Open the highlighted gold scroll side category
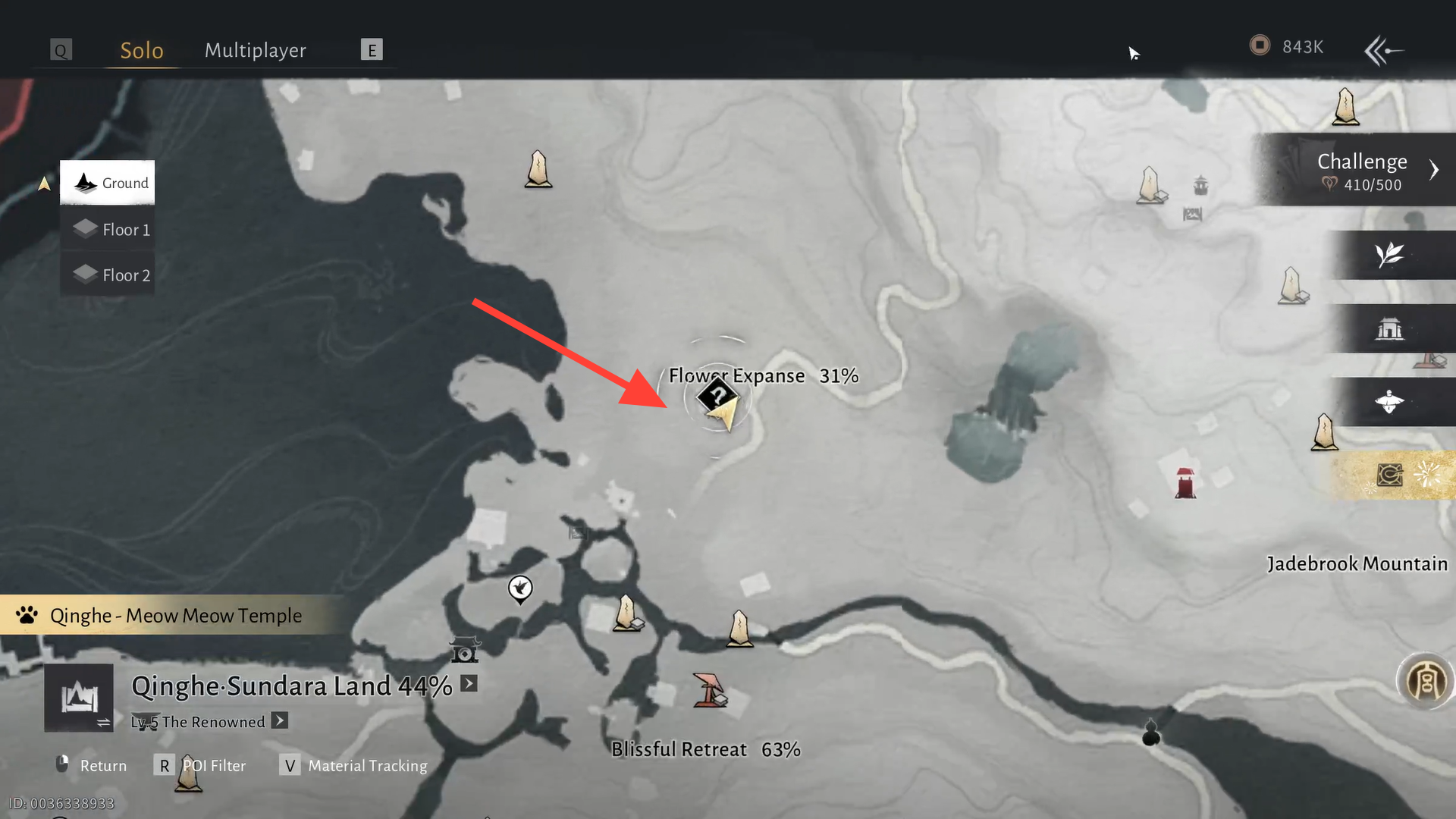This screenshot has width=1456, height=819. [x=1391, y=475]
